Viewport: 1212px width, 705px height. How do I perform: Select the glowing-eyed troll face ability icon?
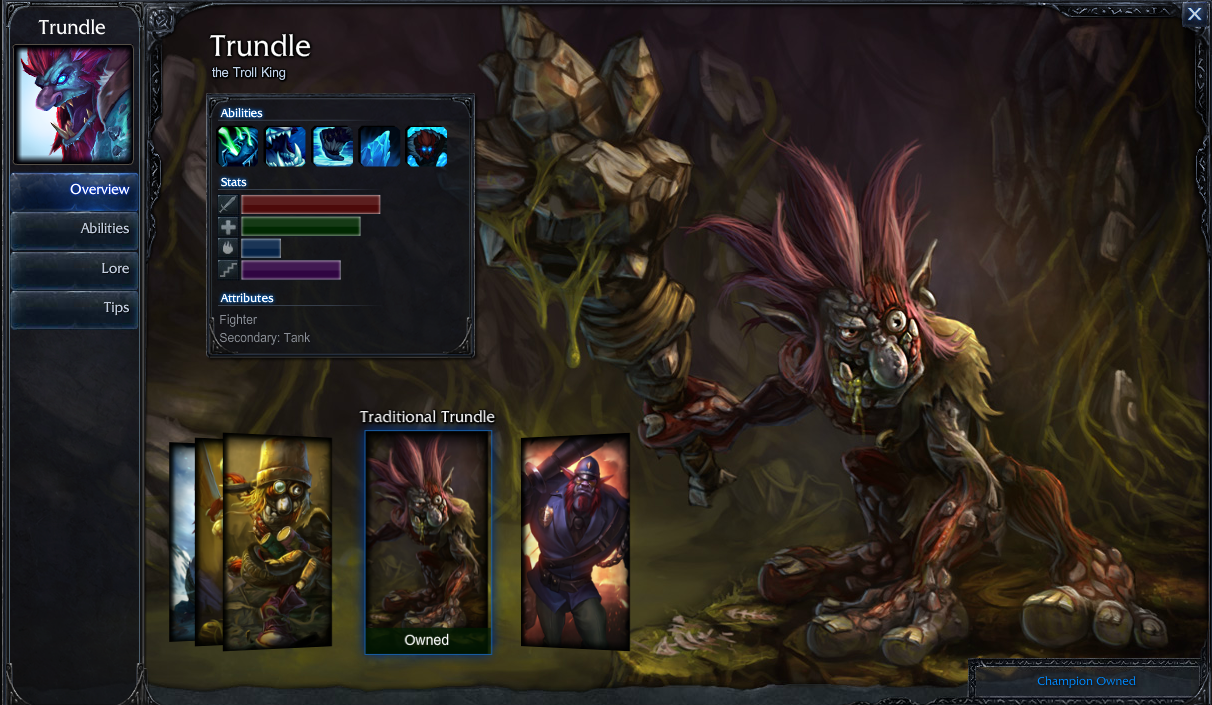[x=427, y=147]
